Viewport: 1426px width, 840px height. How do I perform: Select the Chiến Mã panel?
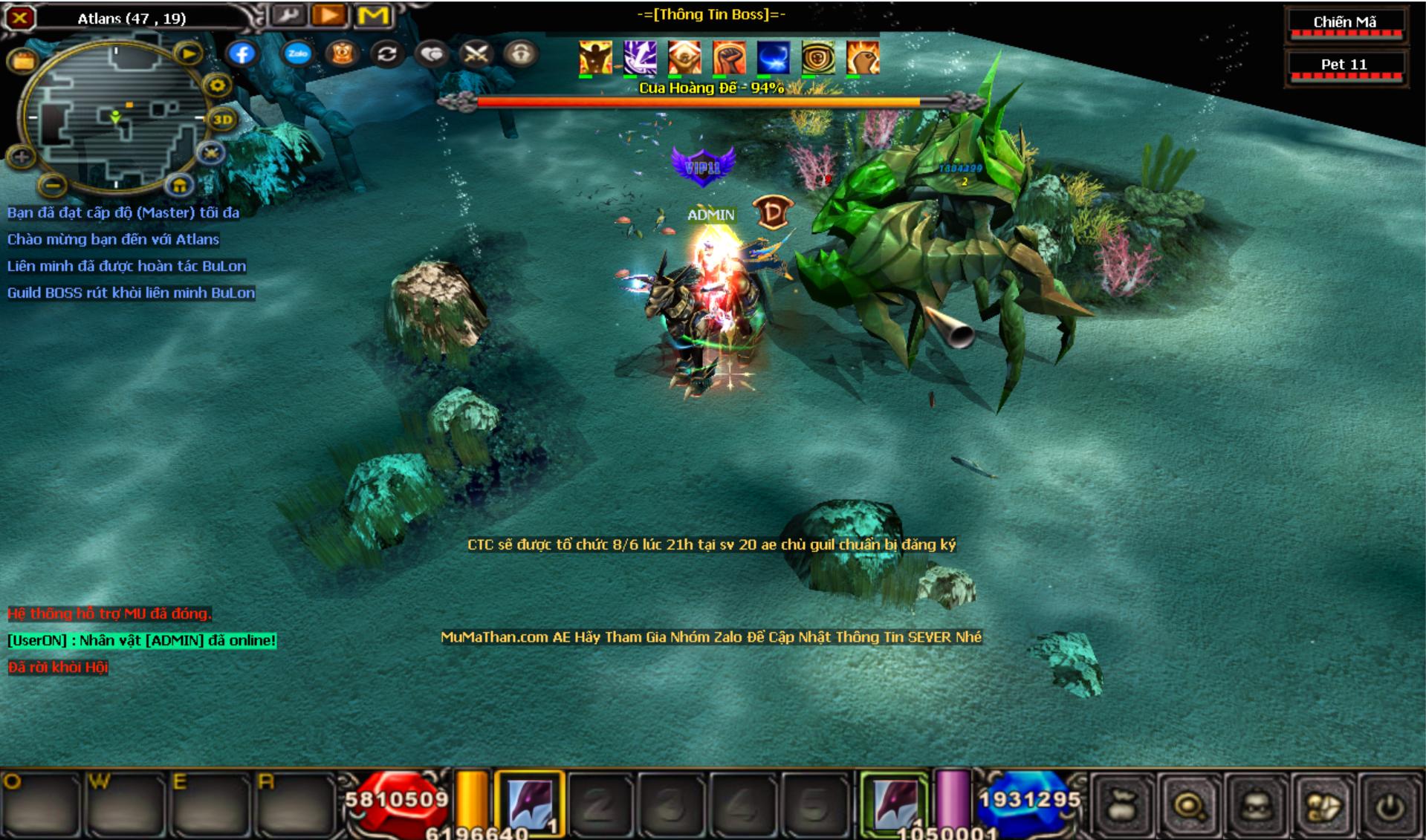pos(1344,23)
